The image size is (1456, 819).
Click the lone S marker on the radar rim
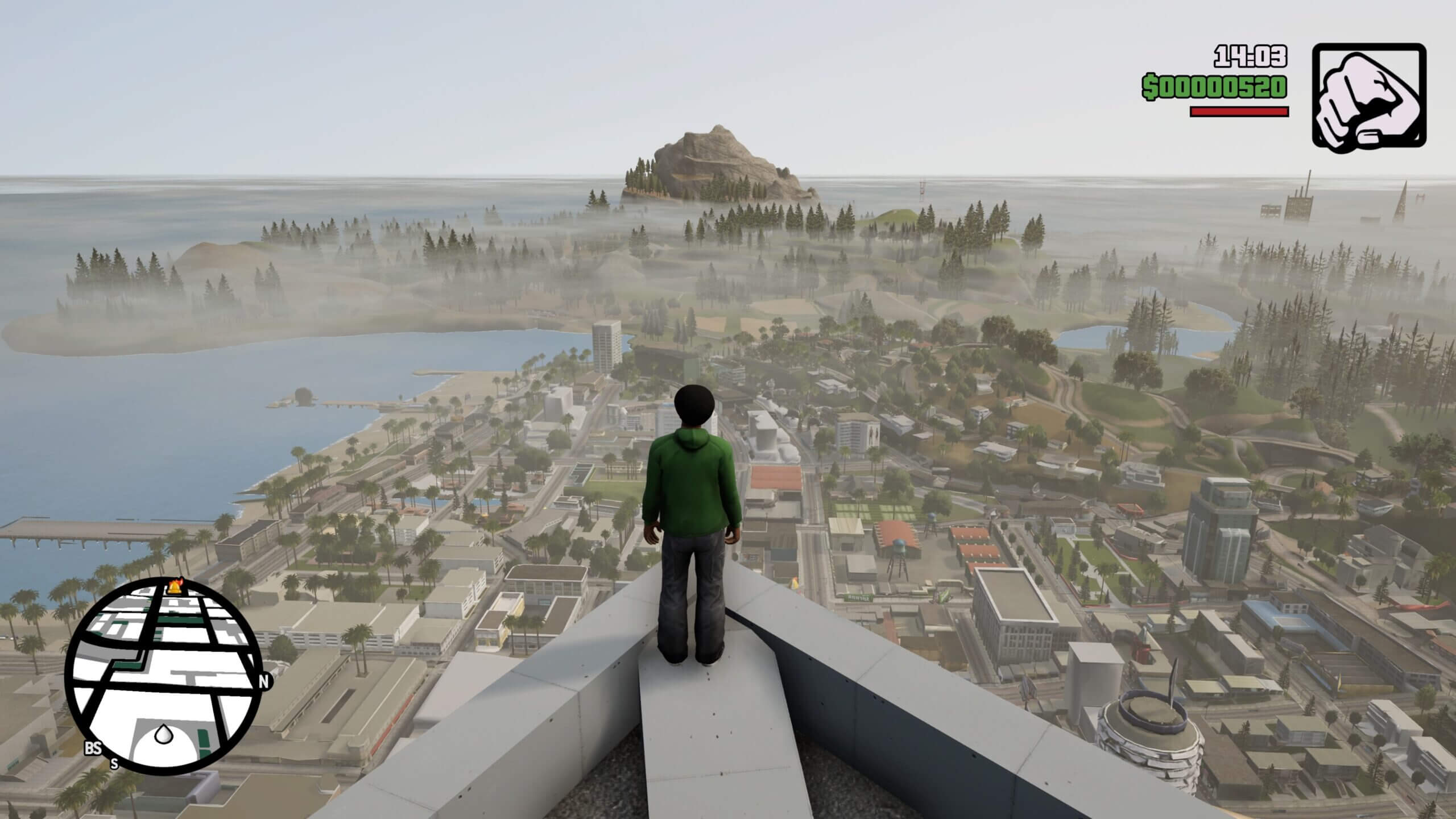click(114, 764)
